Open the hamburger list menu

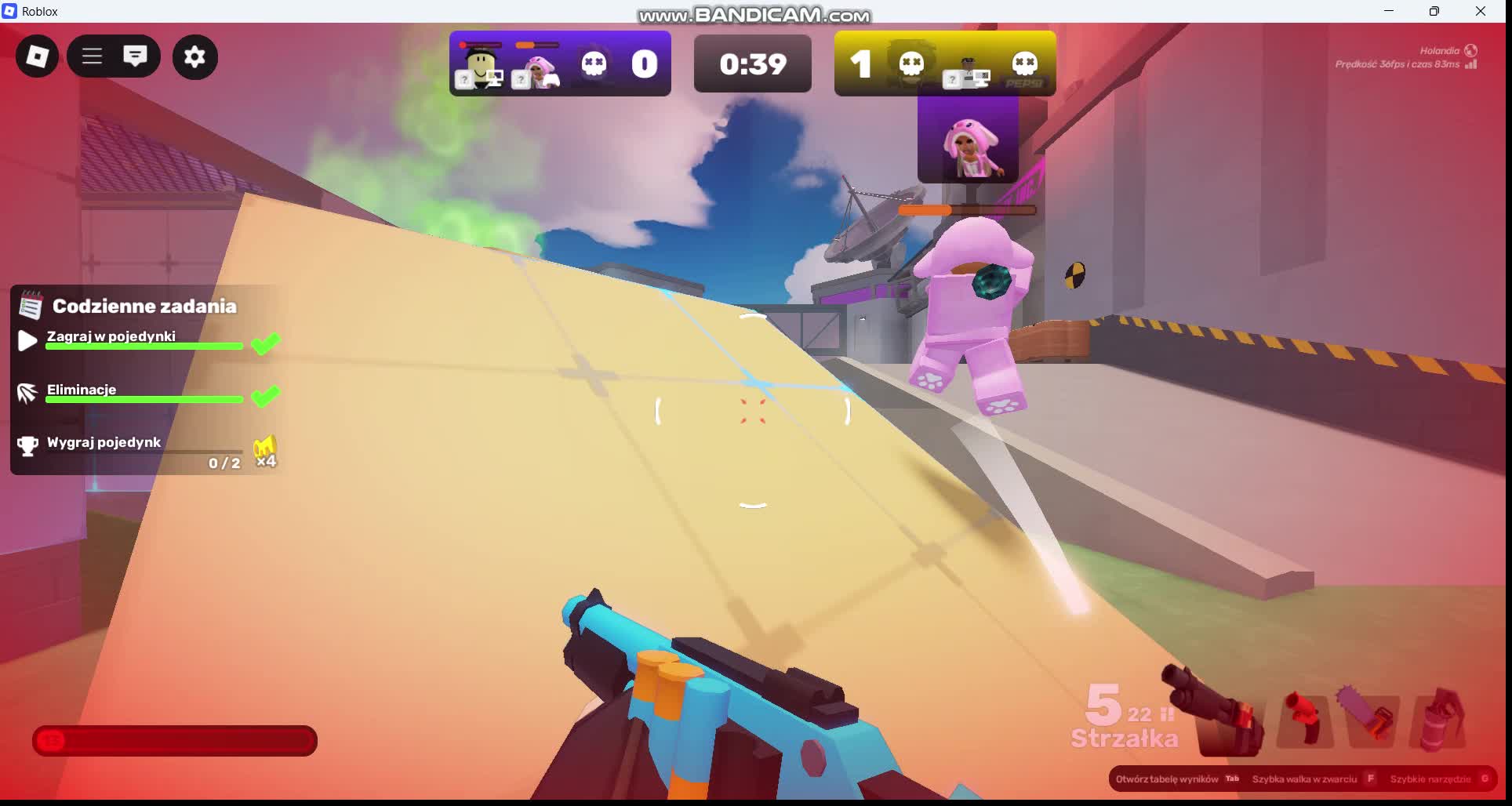click(92, 56)
